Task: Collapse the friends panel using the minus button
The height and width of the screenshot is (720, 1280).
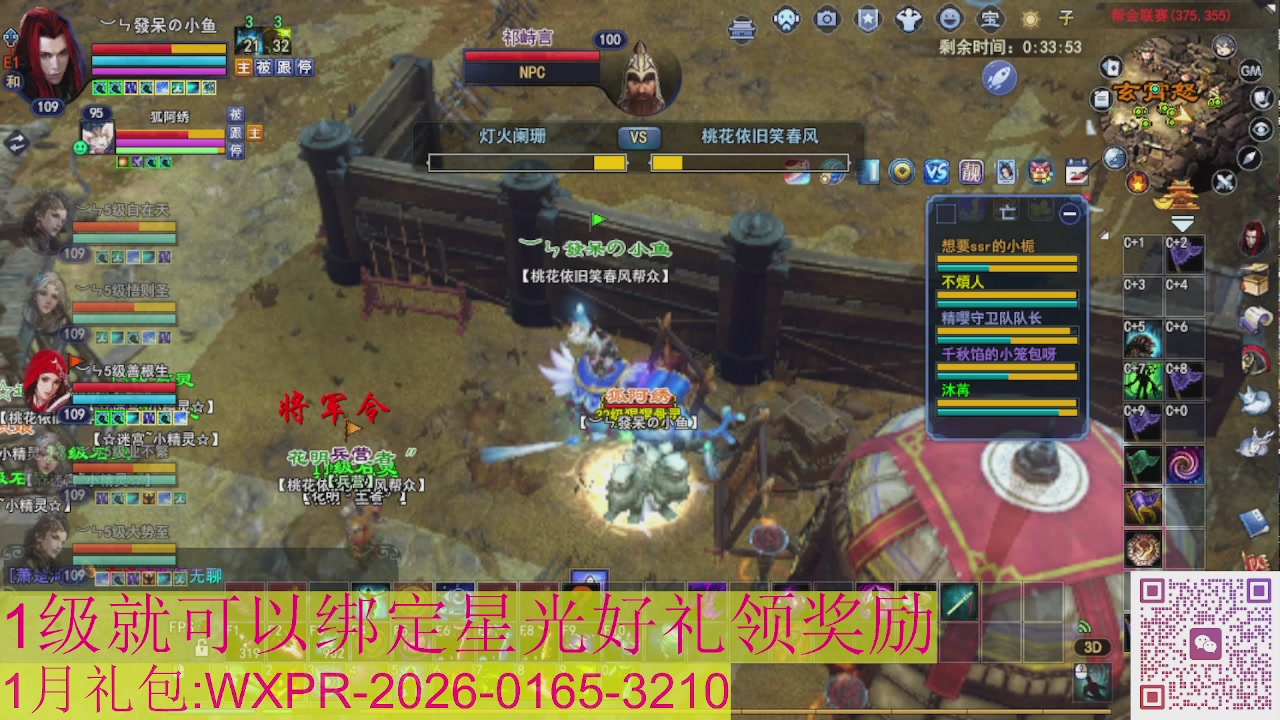Action: pos(1070,213)
